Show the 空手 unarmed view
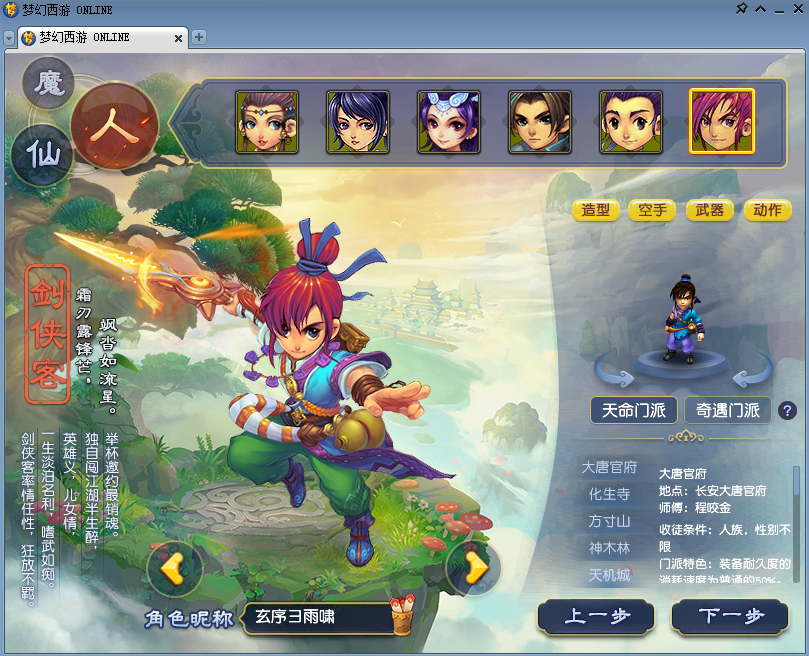The width and height of the screenshot is (809, 656). [x=653, y=210]
